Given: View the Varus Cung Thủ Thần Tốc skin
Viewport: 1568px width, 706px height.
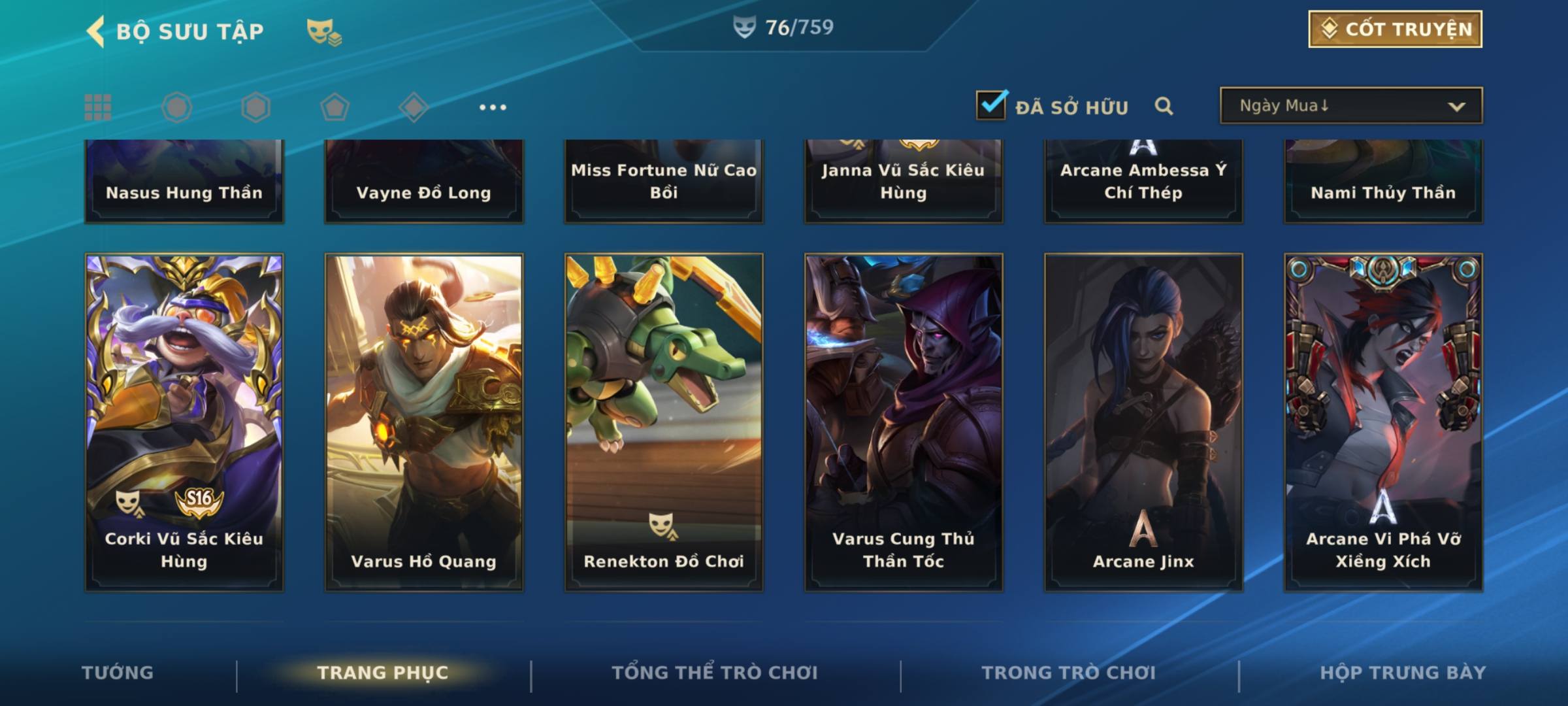Looking at the screenshot, I should [904, 422].
